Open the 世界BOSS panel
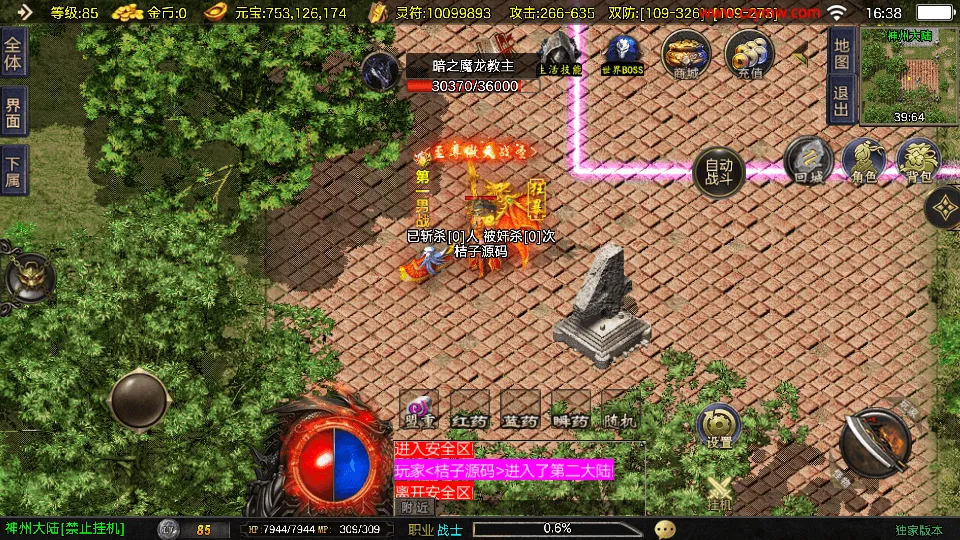Screen dimensions: 960x540 pos(622,54)
